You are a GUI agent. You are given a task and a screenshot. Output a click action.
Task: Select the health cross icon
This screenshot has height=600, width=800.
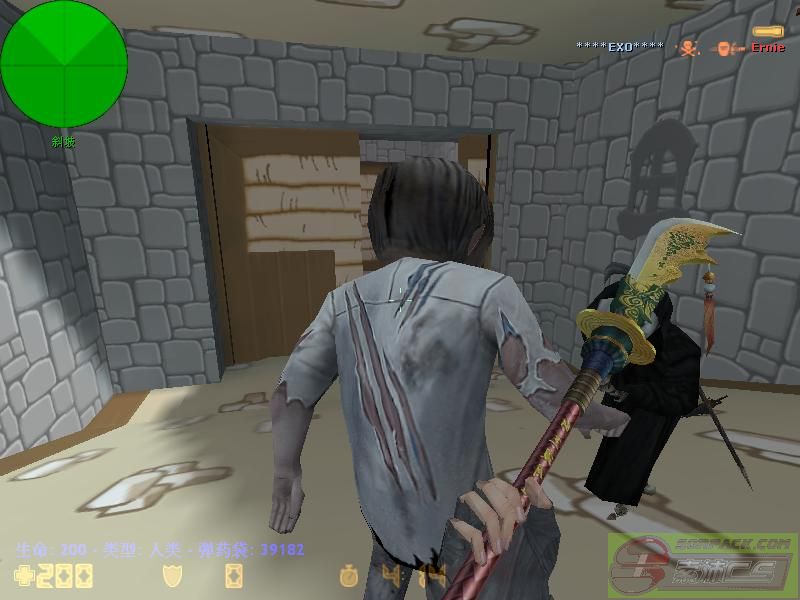[22, 575]
